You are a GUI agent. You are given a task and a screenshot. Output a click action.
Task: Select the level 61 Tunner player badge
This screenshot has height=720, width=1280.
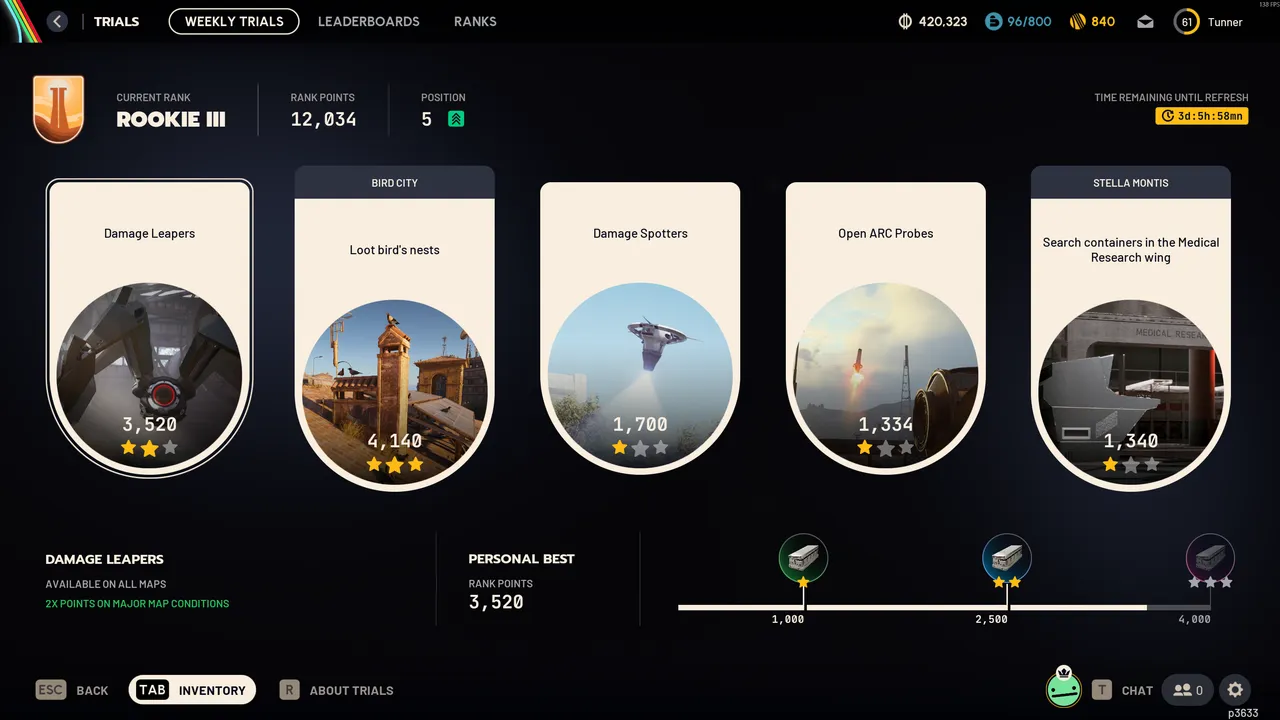pyautogui.click(x=1186, y=21)
